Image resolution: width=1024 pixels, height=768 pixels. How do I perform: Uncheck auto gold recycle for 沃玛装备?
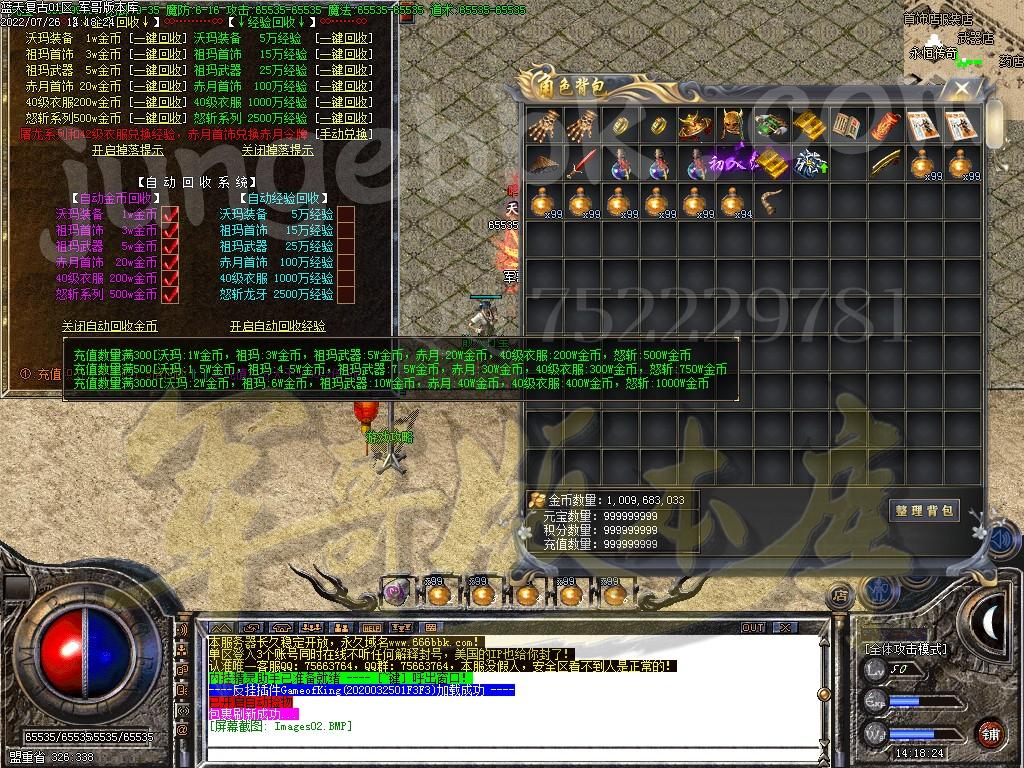pos(170,214)
